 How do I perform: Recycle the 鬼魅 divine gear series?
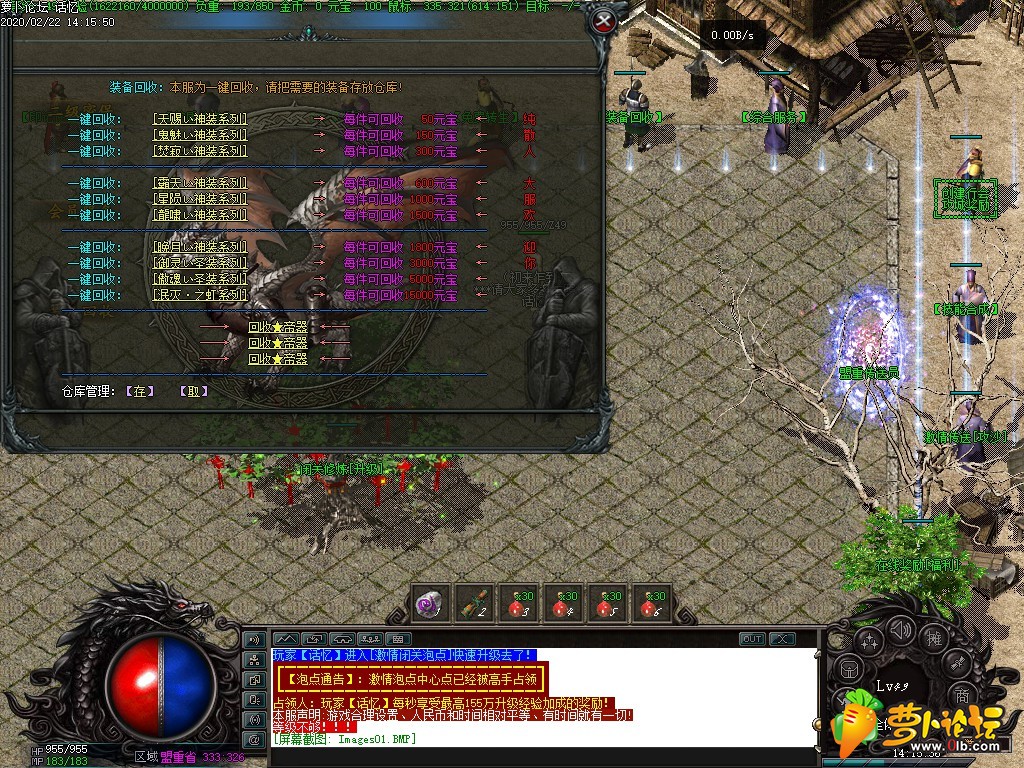pyautogui.click(x=199, y=135)
